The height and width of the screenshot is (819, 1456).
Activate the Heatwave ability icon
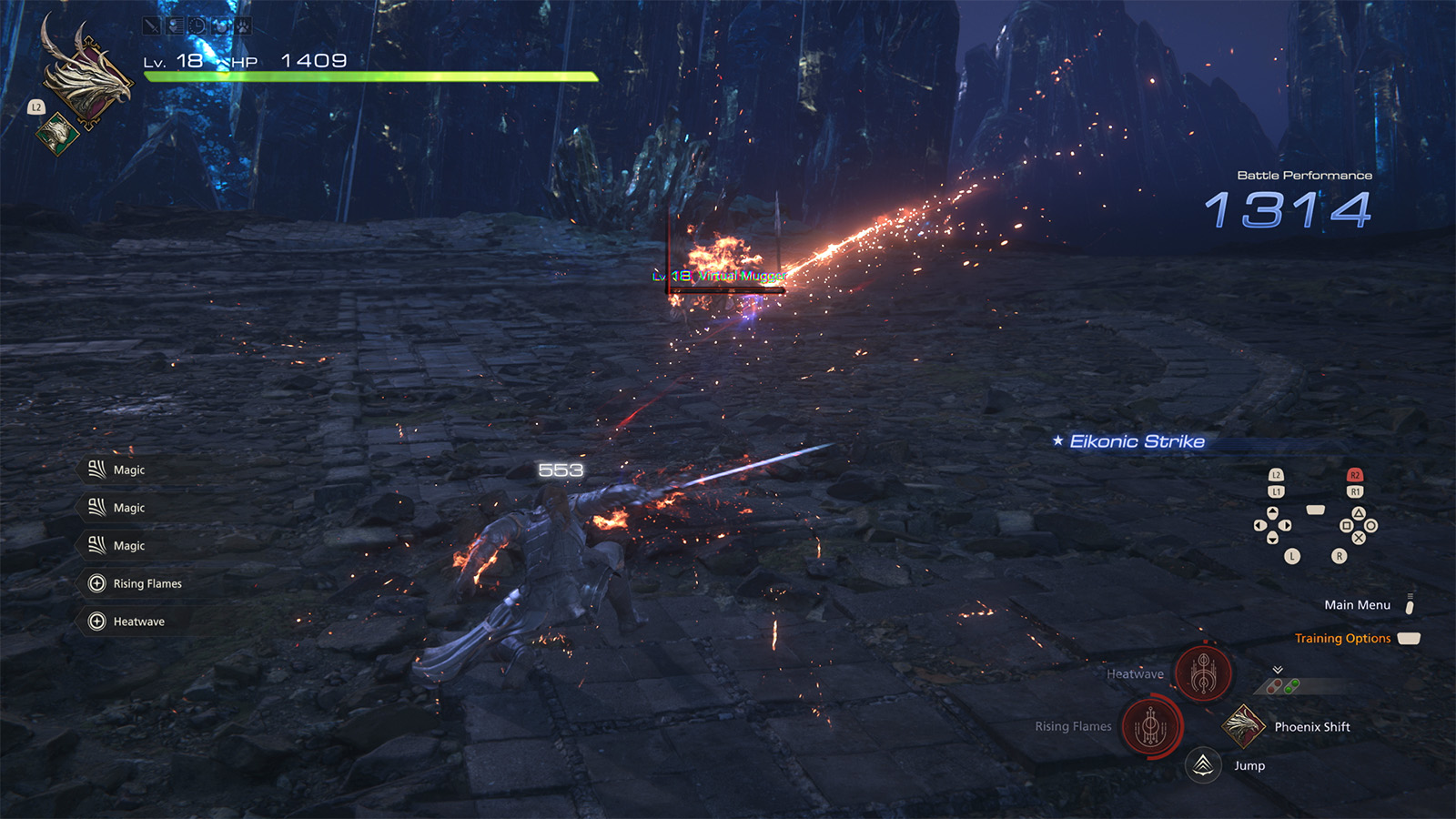tap(1204, 673)
